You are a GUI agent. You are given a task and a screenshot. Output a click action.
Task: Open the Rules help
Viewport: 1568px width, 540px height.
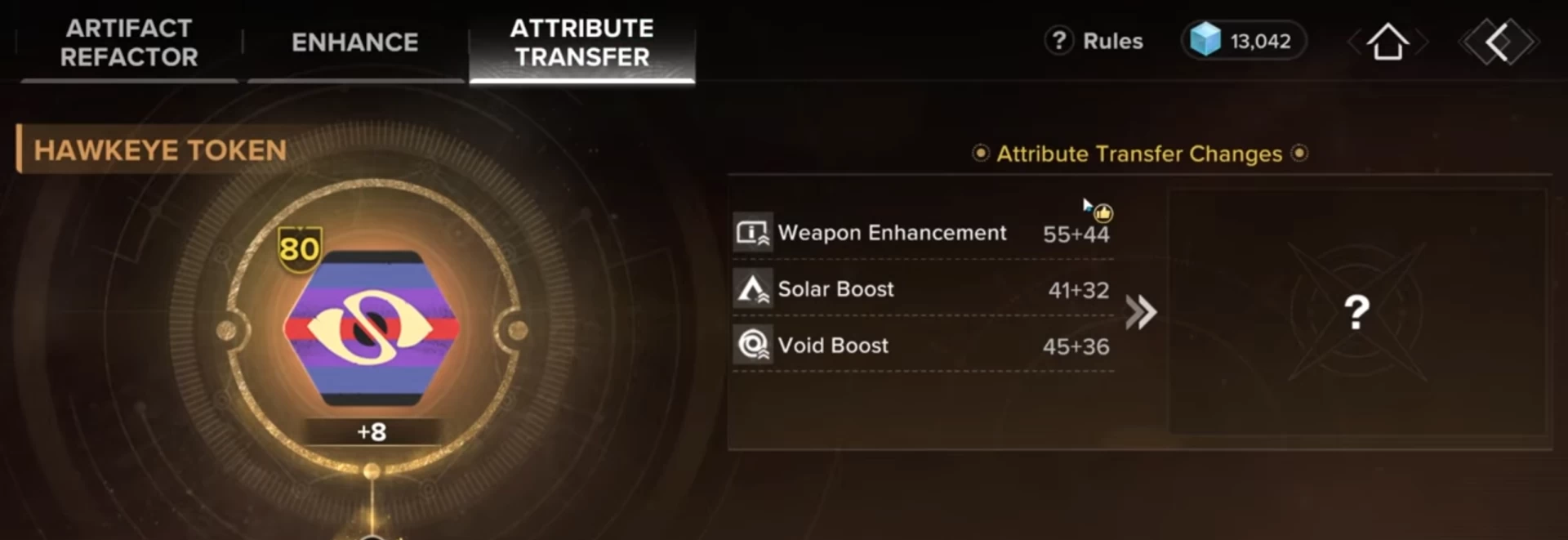pos(1095,41)
